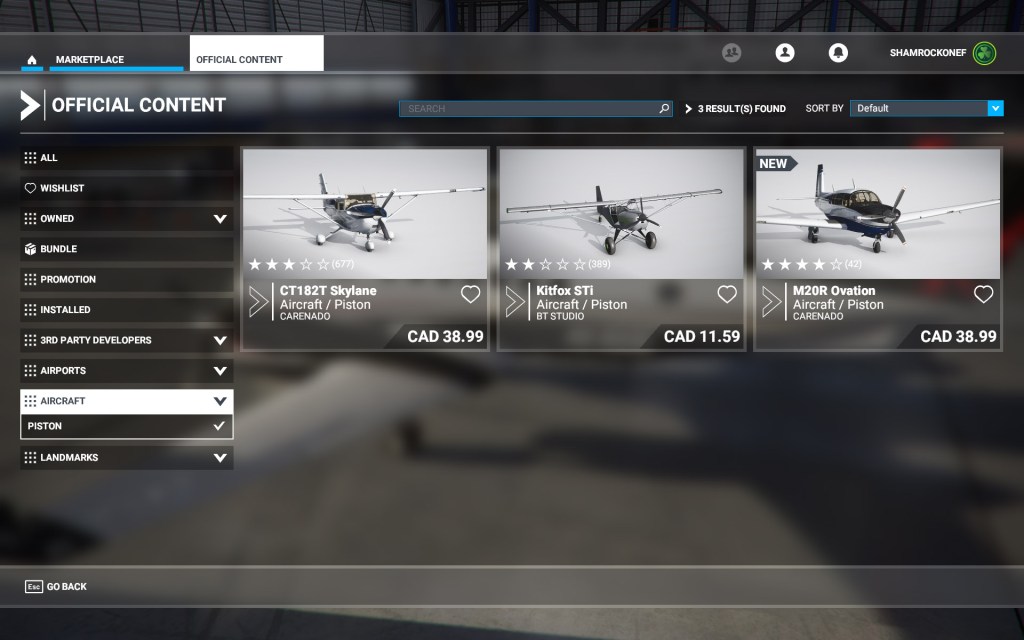Show Installed content

(126, 310)
